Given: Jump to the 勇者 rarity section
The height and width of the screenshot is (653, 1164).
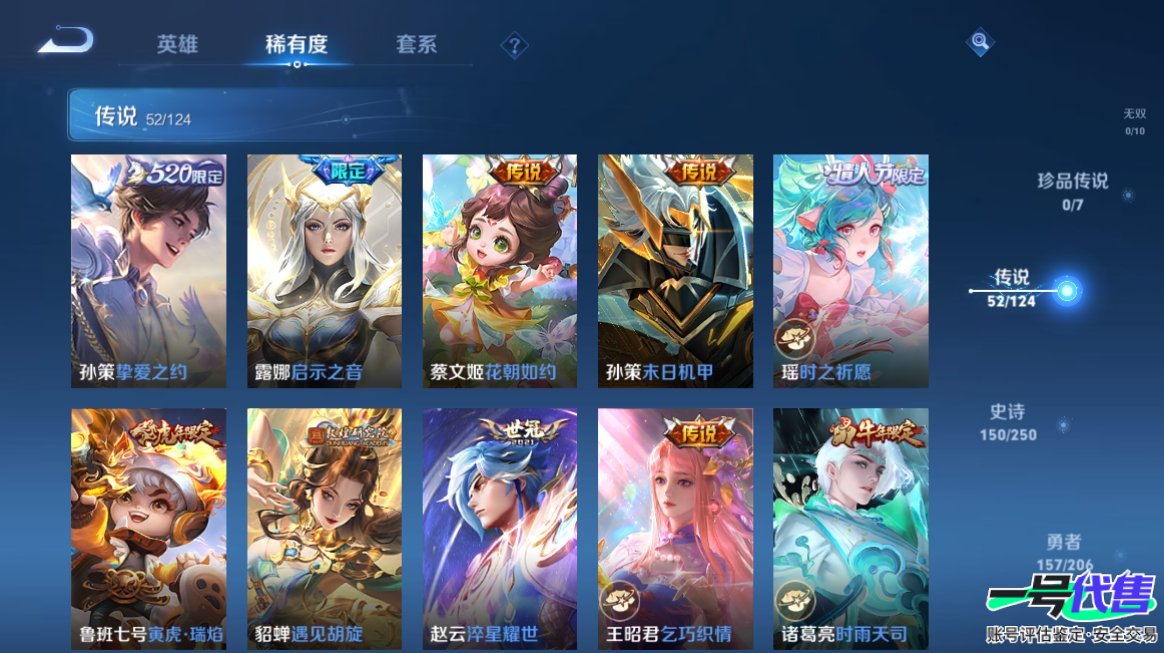Looking at the screenshot, I should point(1064,551).
